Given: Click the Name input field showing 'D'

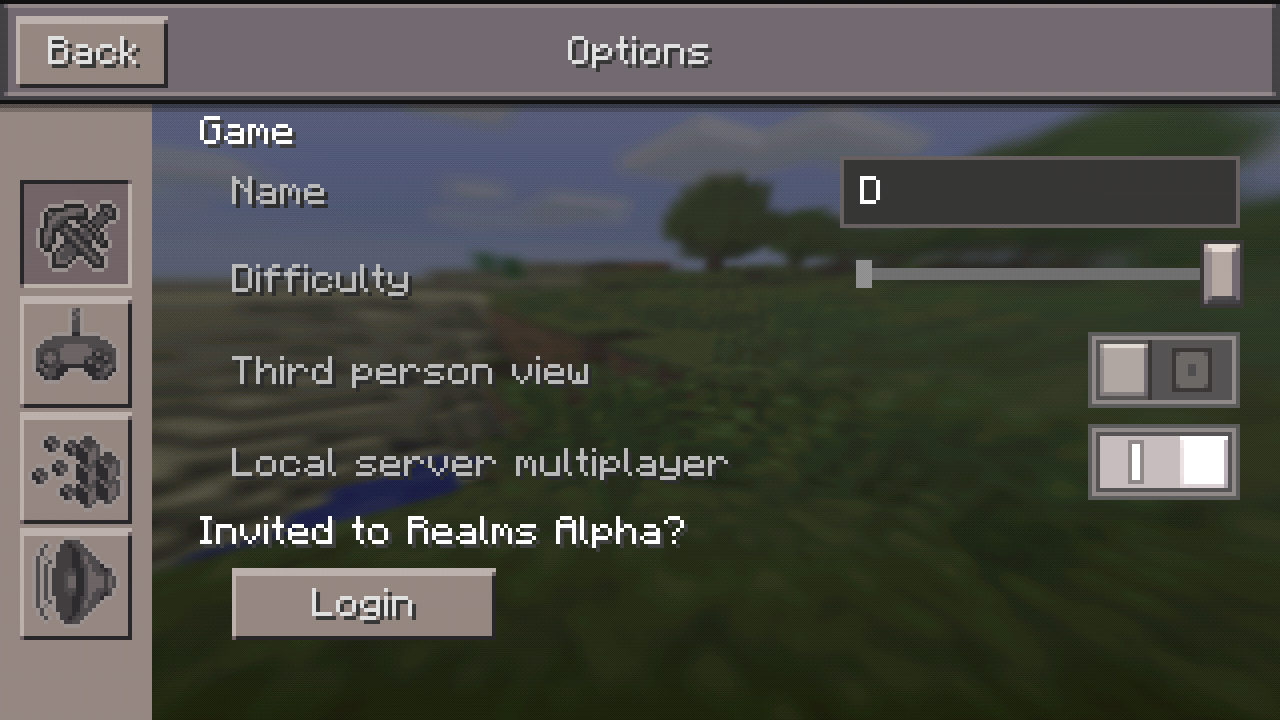Looking at the screenshot, I should 1040,192.
